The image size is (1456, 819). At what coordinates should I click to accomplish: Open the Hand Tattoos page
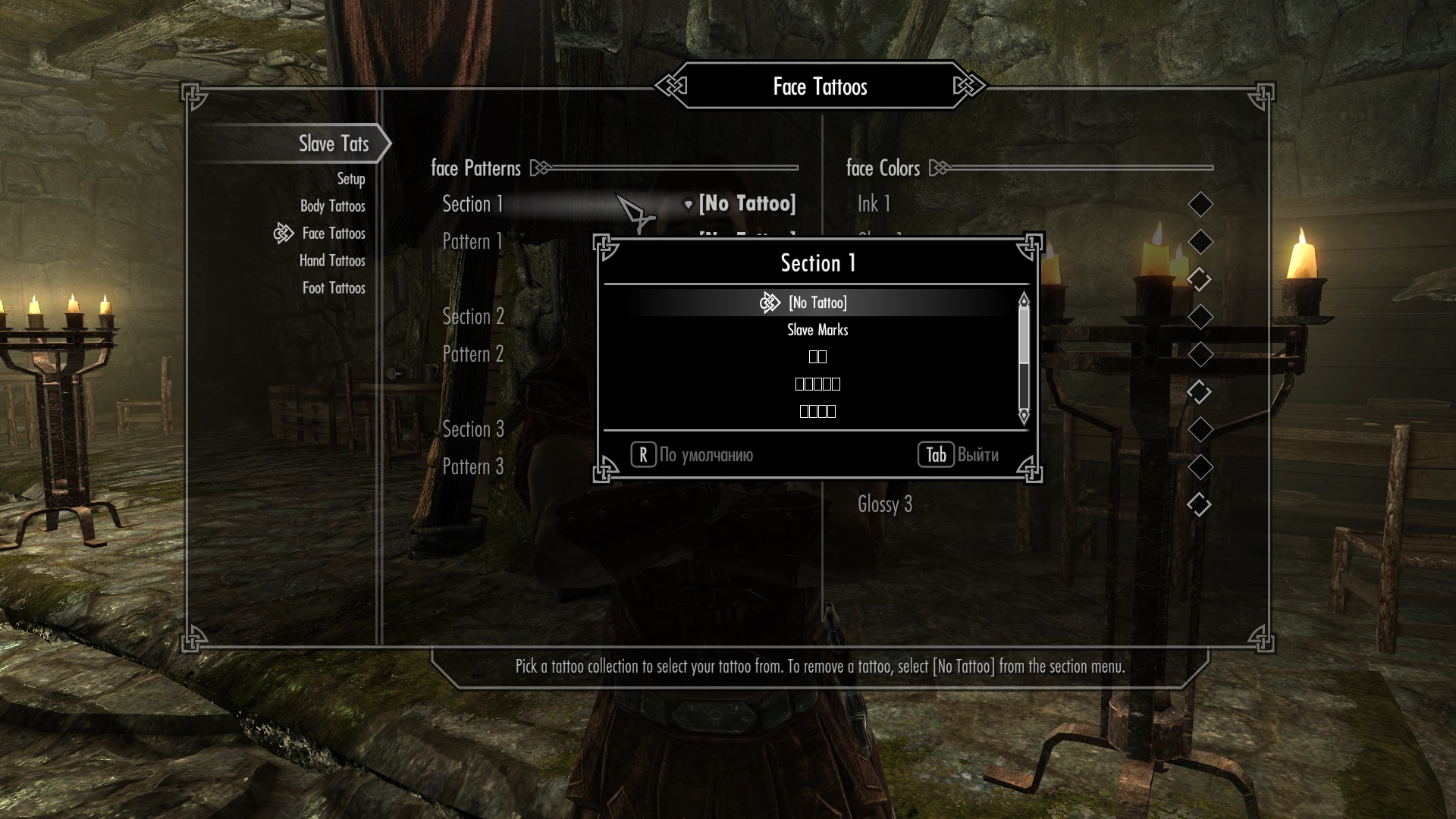[332, 261]
